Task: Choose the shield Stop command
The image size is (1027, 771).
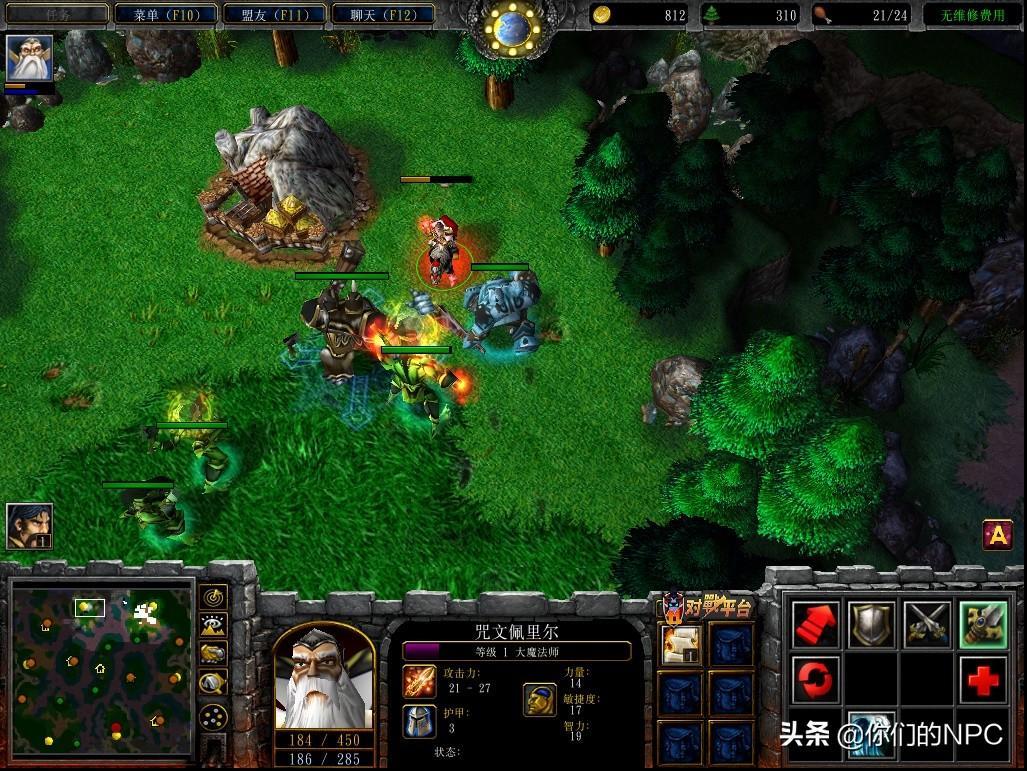Action: click(872, 625)
